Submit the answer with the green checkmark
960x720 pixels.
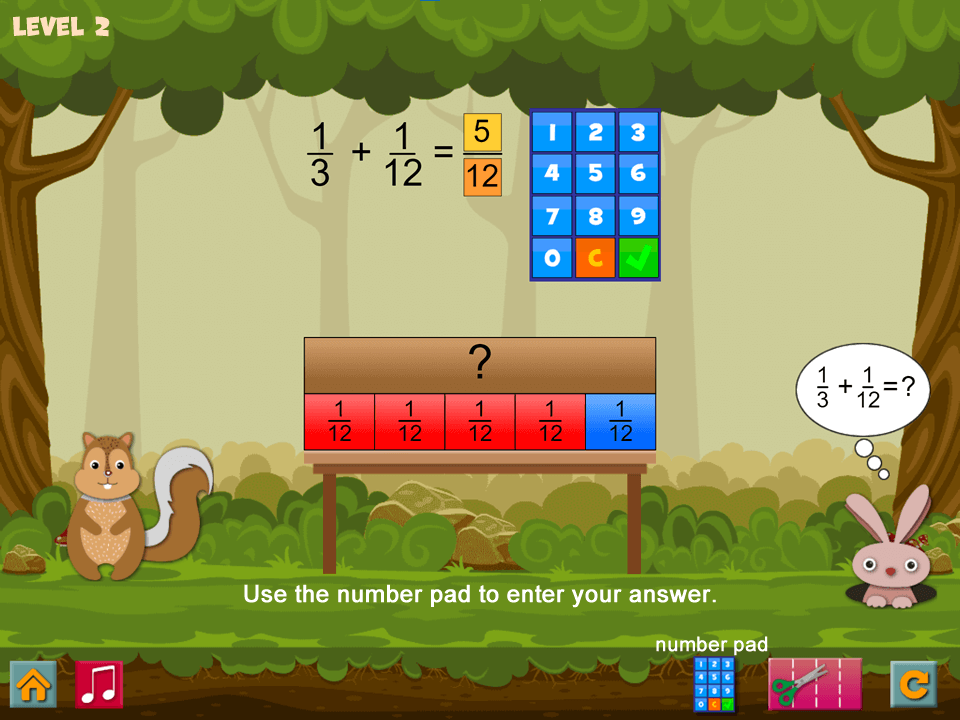pyautogui.click(x=638, y=258)
